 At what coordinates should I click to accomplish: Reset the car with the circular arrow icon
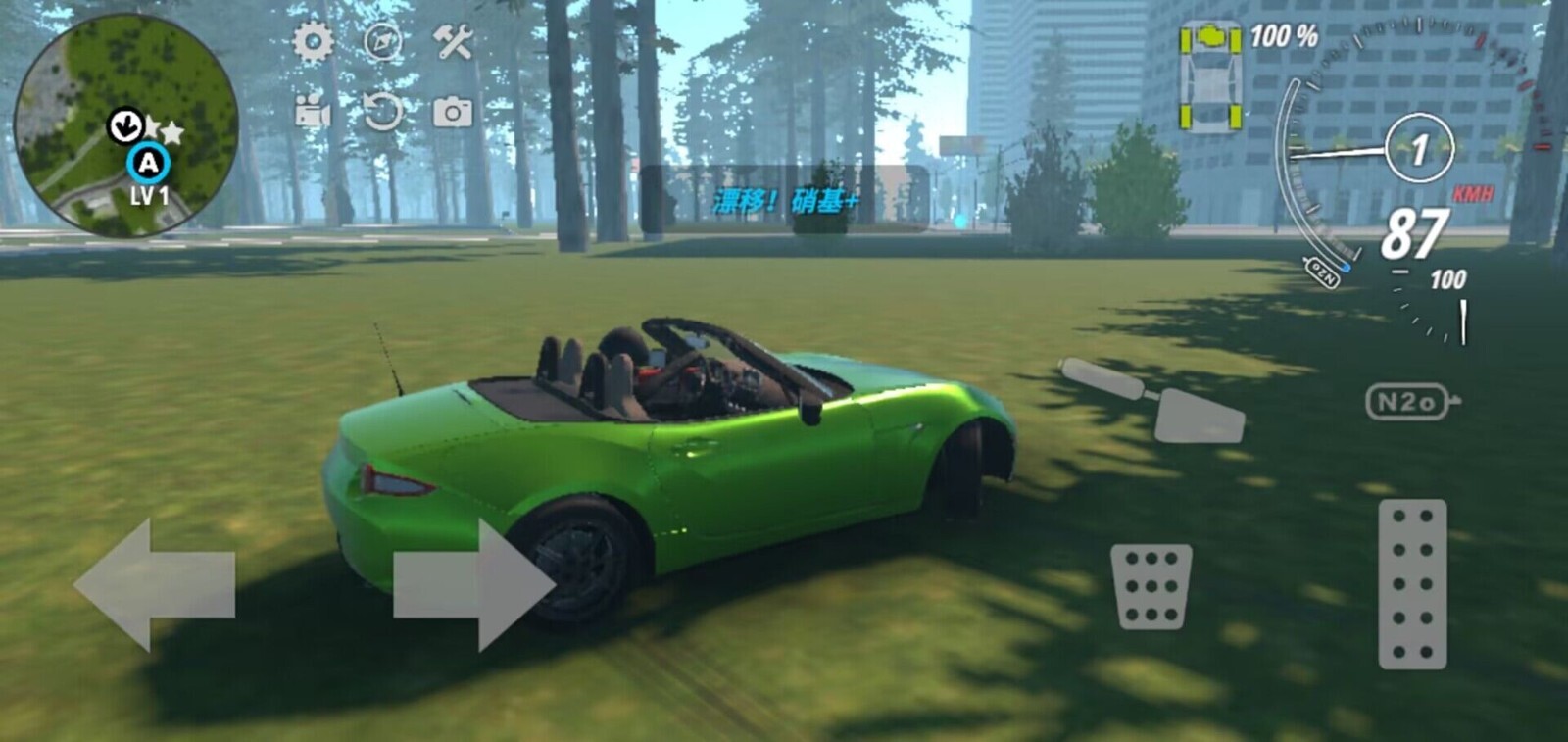(x=384, y=111)
